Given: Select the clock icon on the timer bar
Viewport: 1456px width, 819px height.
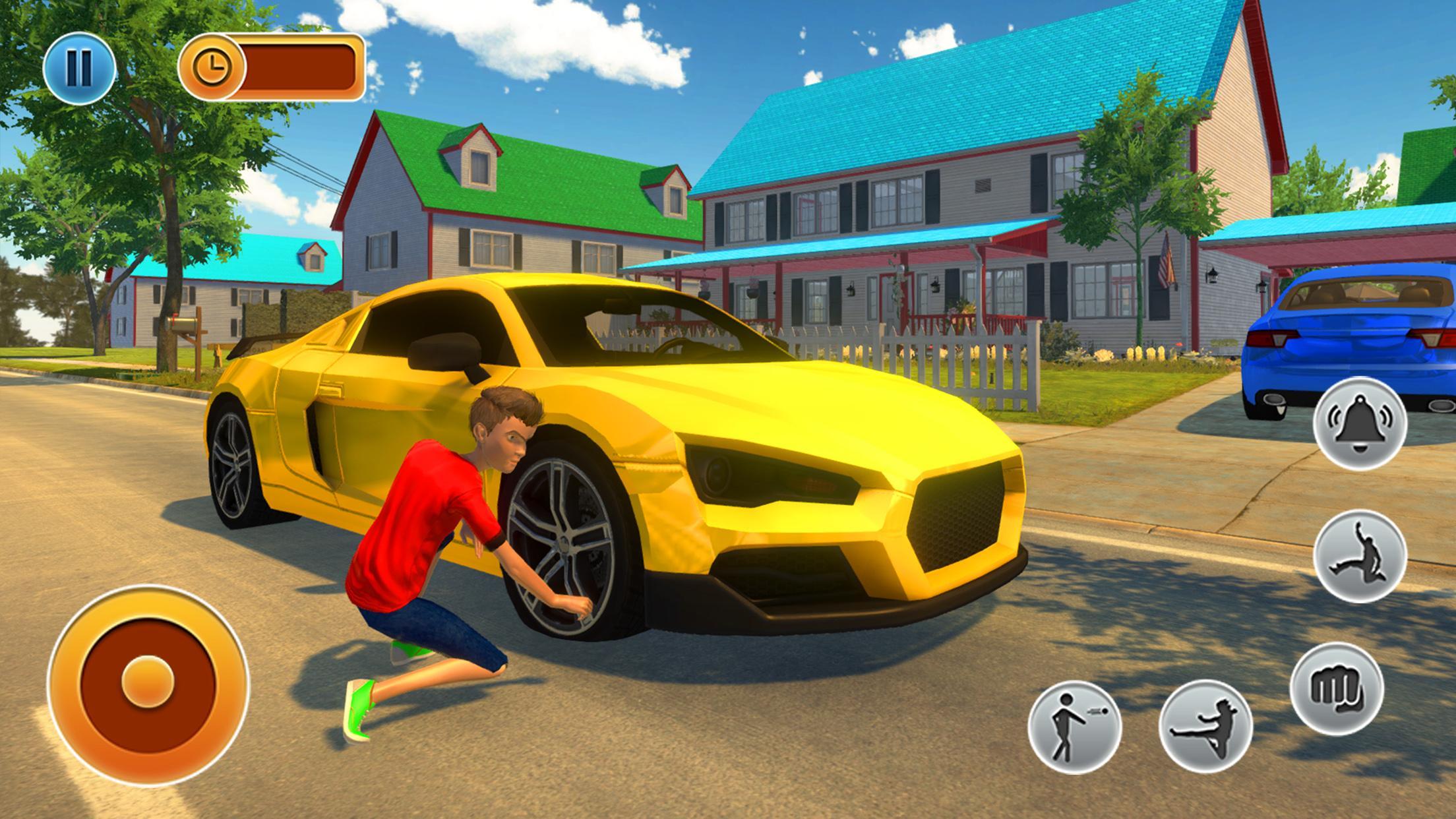Looking at the screenshot, I should [x=213, y=66].
